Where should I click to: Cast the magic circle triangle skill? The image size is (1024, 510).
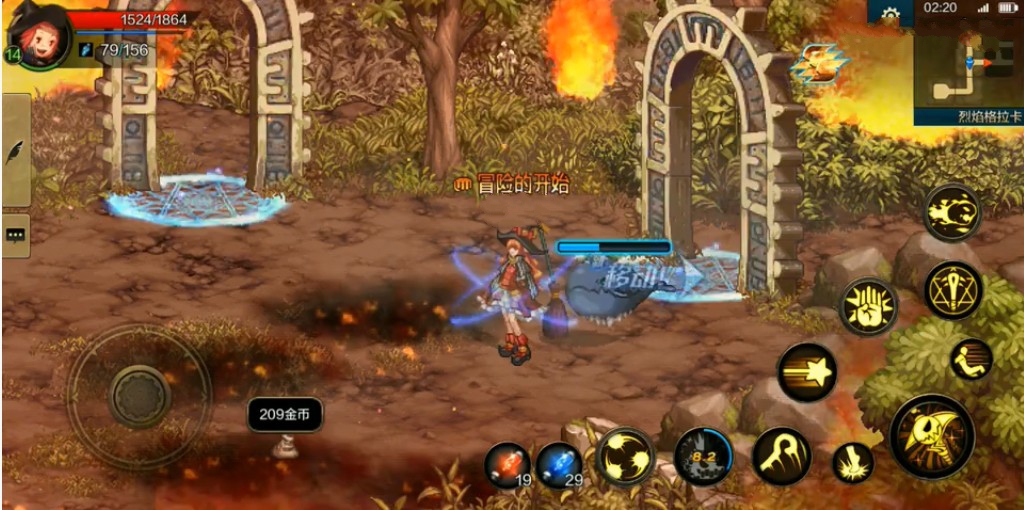(953, 290)
